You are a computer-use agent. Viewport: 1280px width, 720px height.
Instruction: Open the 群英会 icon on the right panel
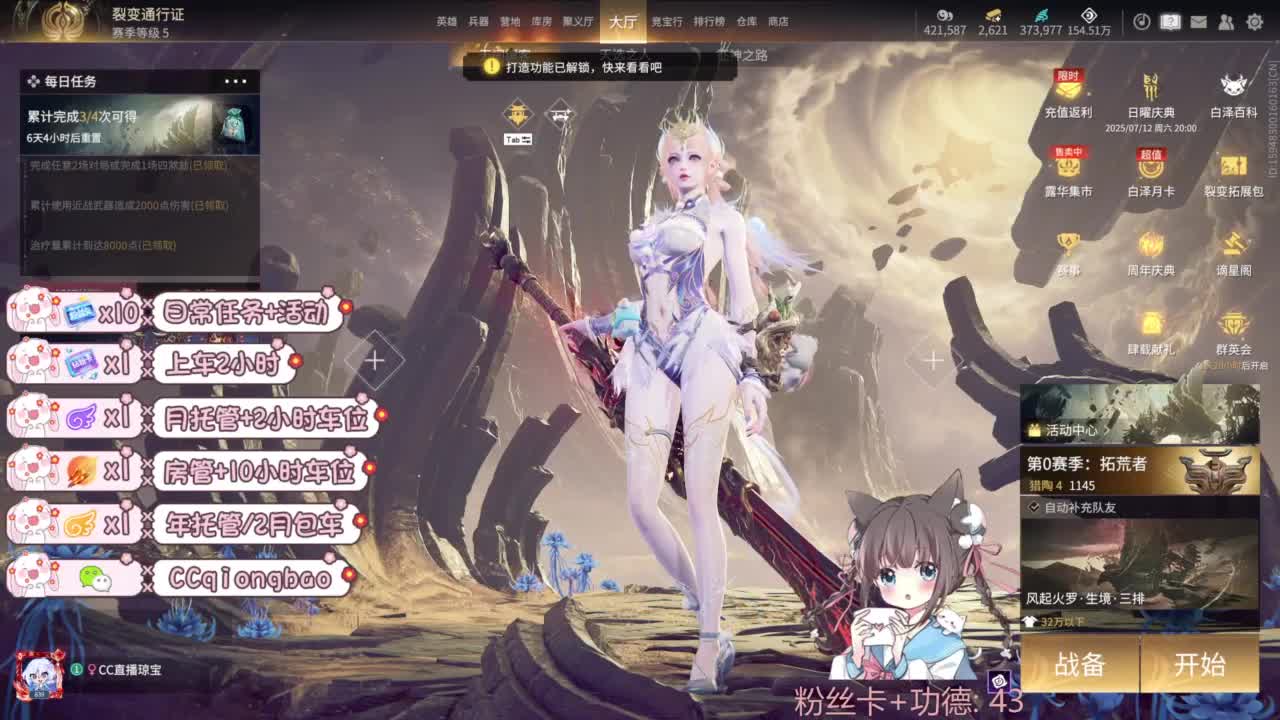click(x=1234, y=330)
